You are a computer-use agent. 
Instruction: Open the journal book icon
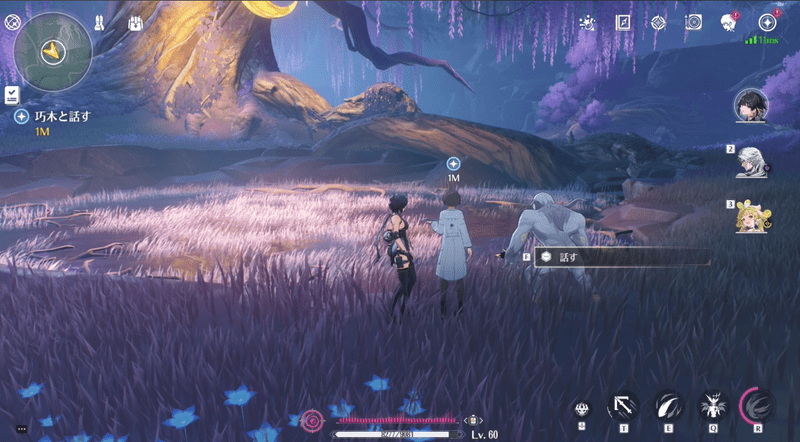[623, 21]
